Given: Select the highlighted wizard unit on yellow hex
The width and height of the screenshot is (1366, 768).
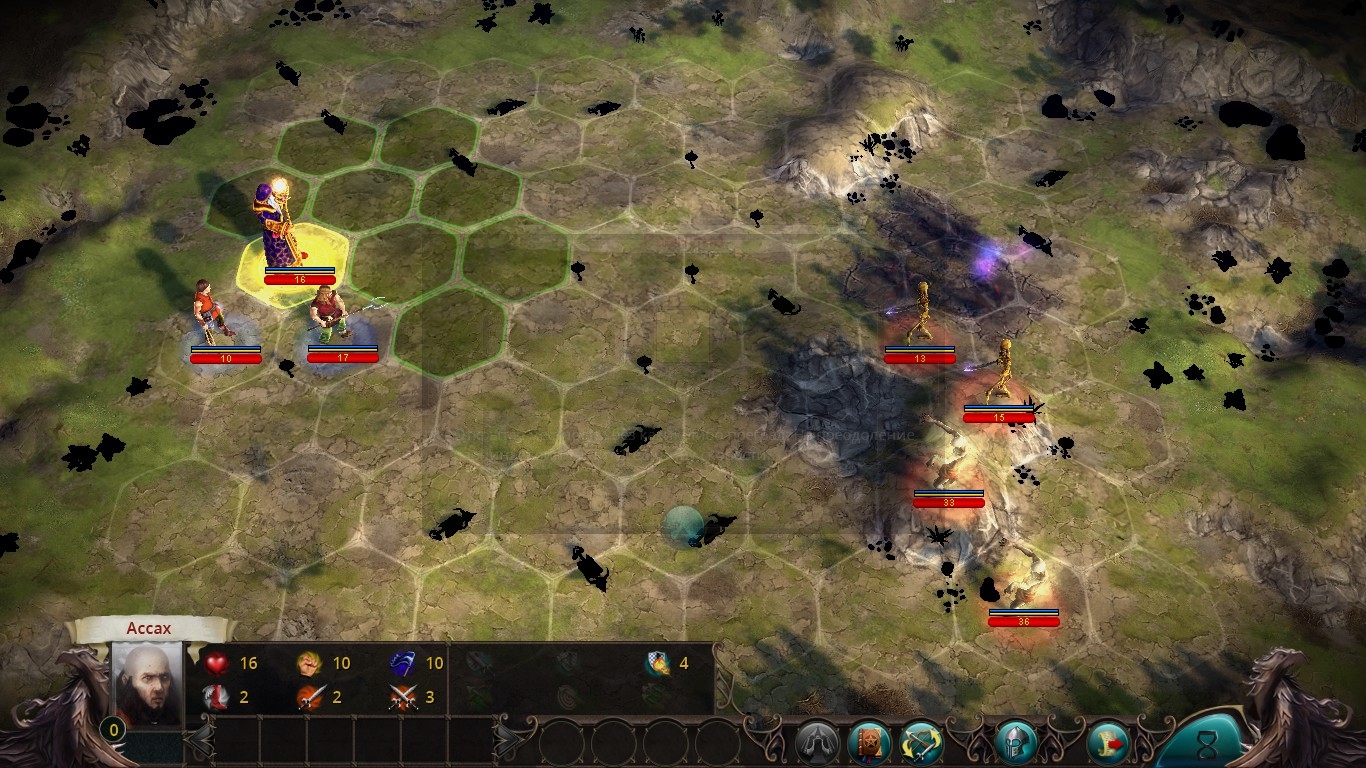Looking at the screenshot, I should click(281, 228).
